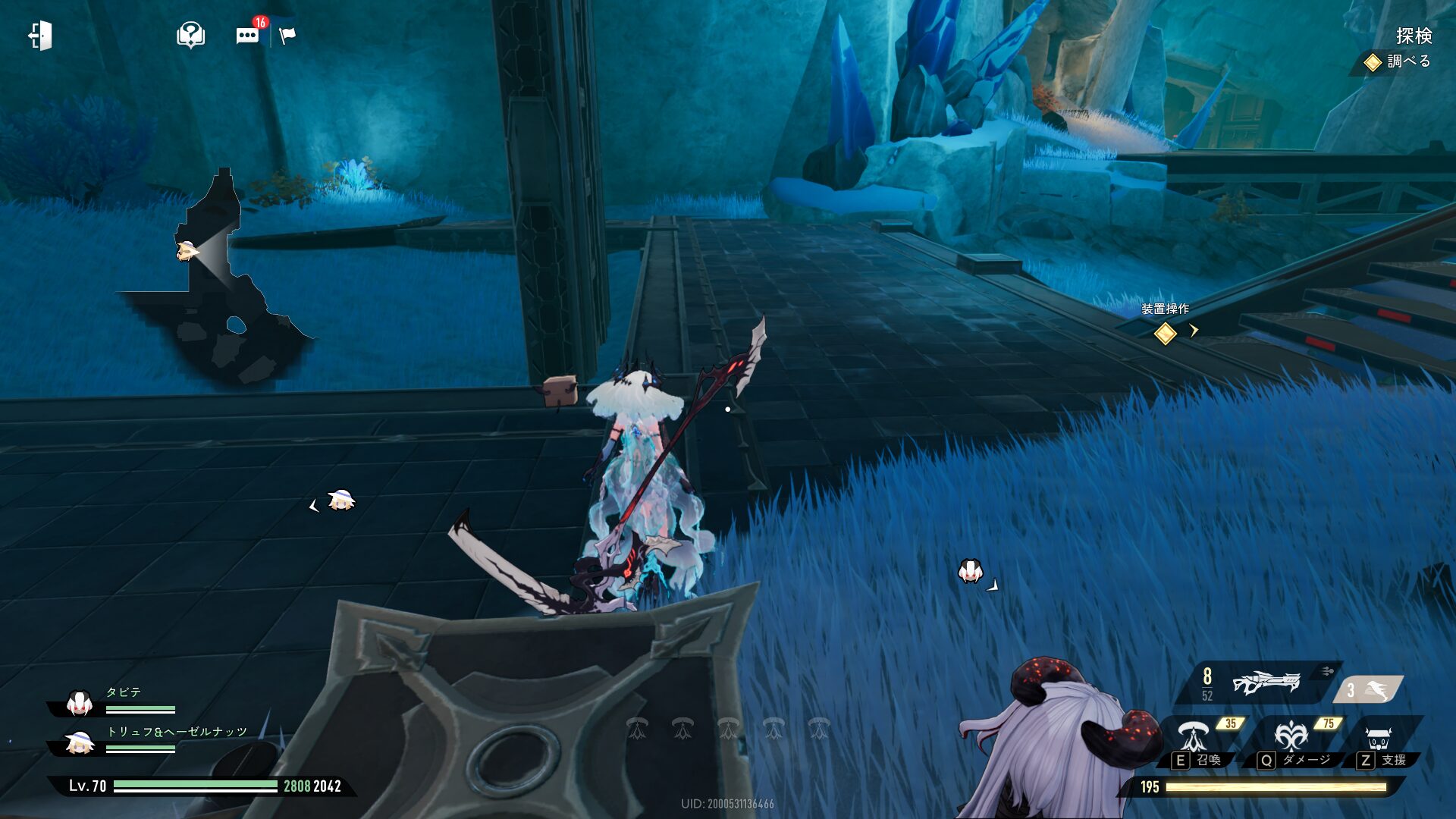Screen dimensions: 1456x819
Task: Switch to the melee weapon slot
Action: [1370, 690]
